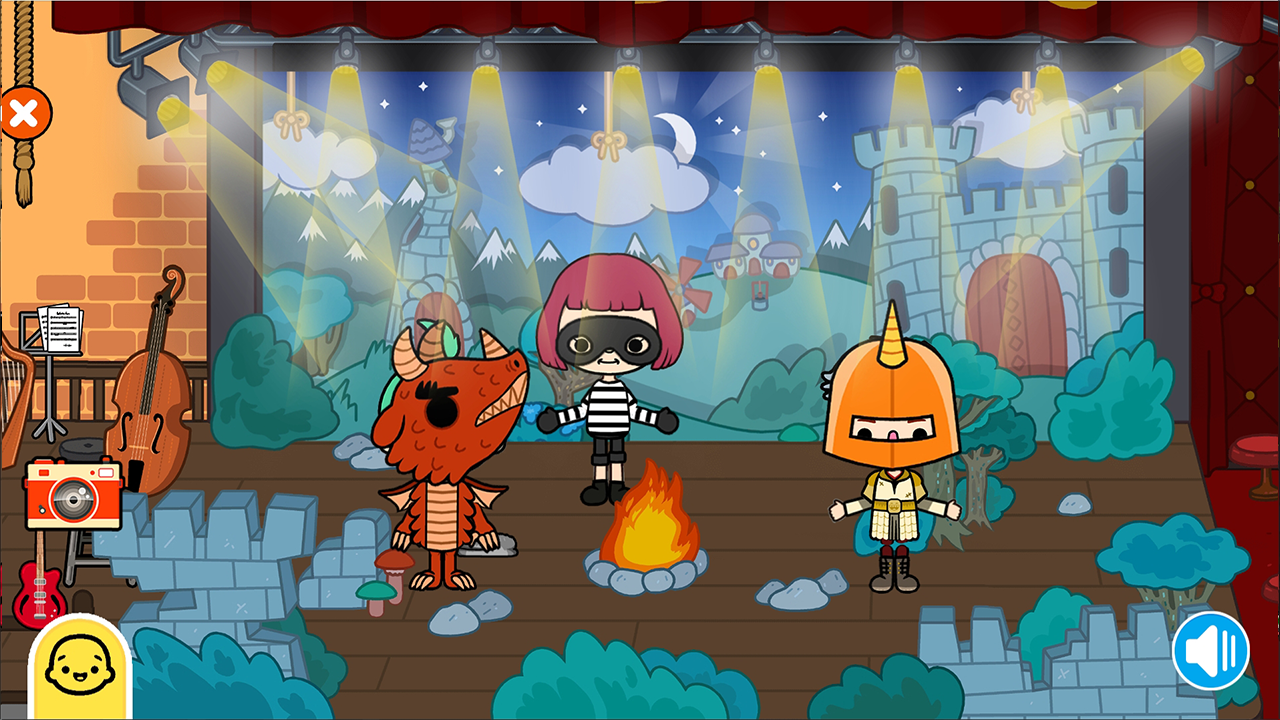Pull the hanging rope in the top-left corner
Screen dimensions: 1280x720
click(23, 175)
